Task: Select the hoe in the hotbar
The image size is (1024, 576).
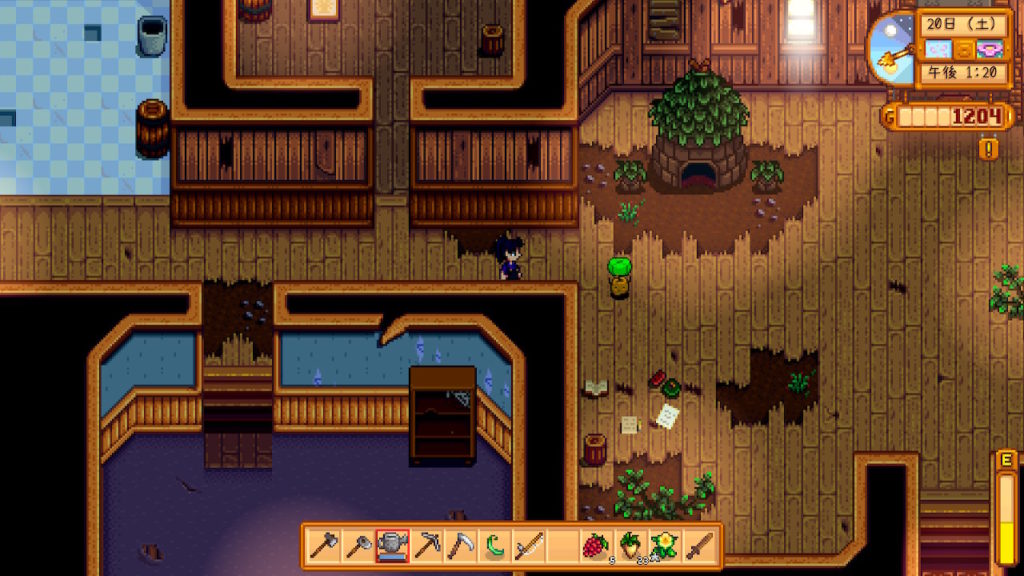Action: coord(358,546)
